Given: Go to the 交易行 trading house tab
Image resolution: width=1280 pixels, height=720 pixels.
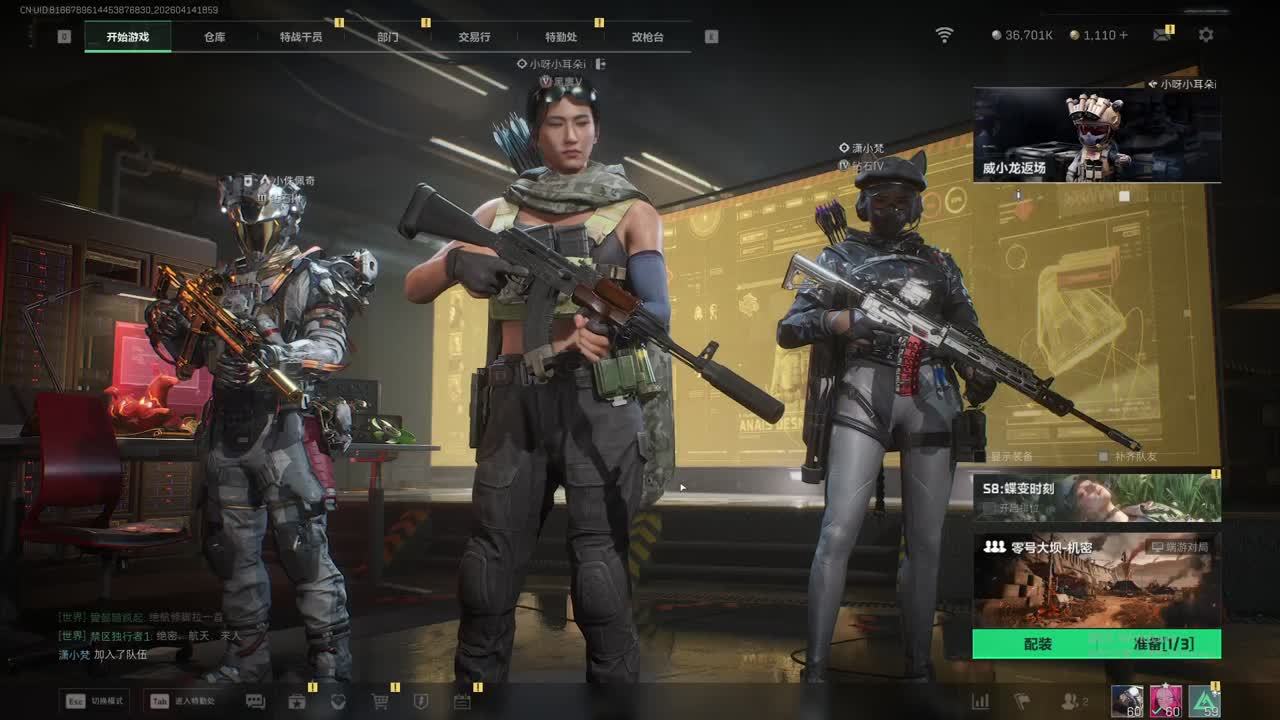Looking at the screenshot, I should point(474,37).
